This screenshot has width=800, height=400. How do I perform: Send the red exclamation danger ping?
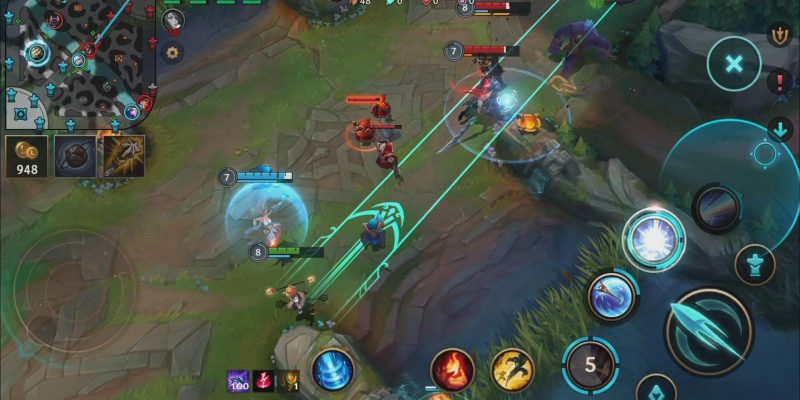coord(780,82)
